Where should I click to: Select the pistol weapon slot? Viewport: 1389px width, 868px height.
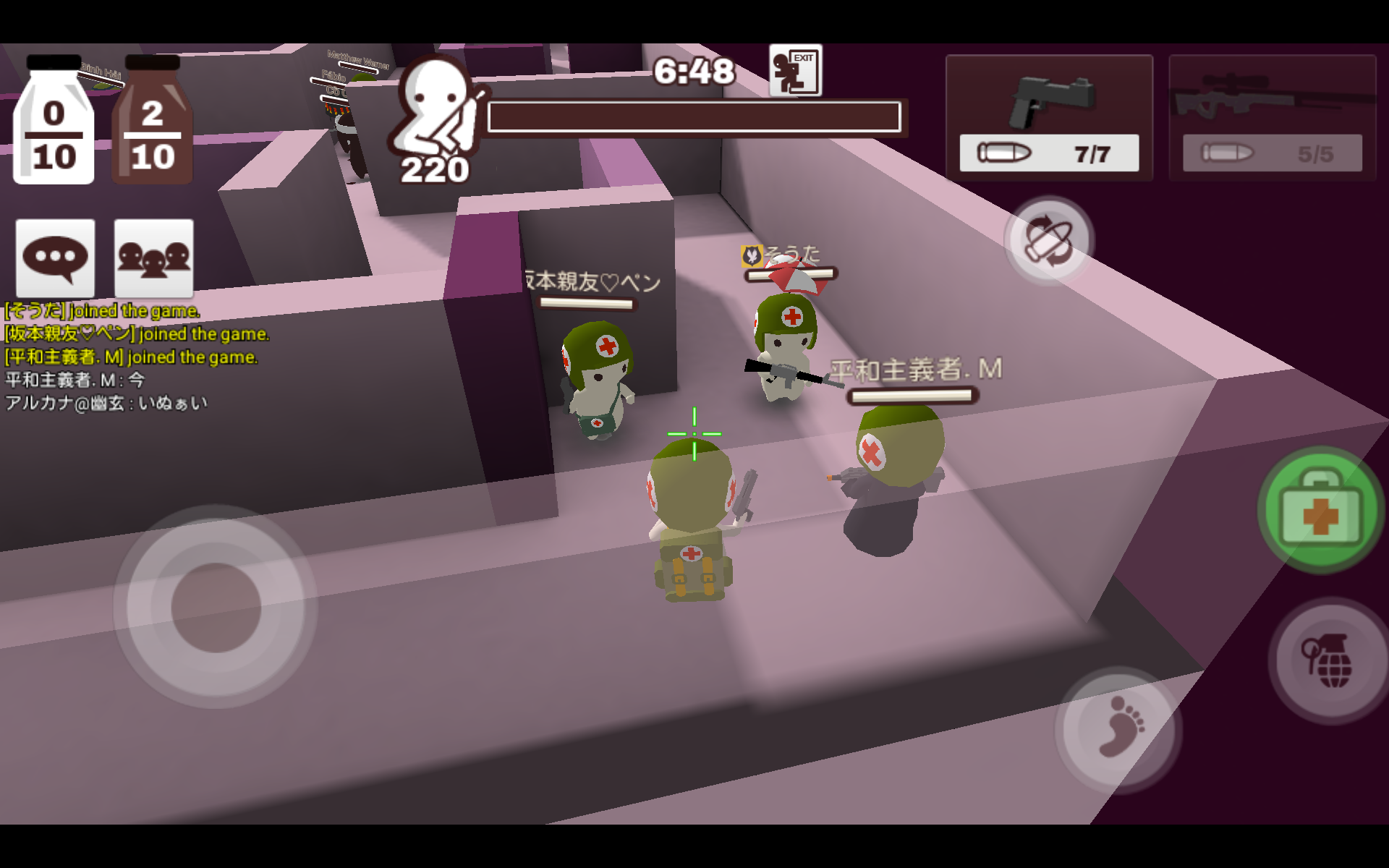click(1049, 117)
